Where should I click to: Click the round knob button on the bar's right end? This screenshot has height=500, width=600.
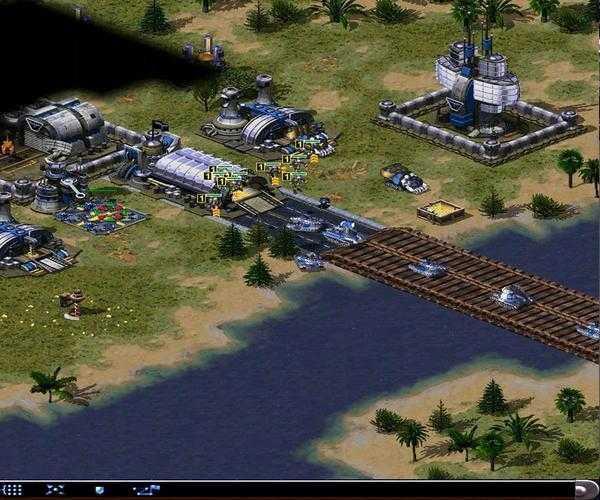pyautogui.click(x=581, y=489)
